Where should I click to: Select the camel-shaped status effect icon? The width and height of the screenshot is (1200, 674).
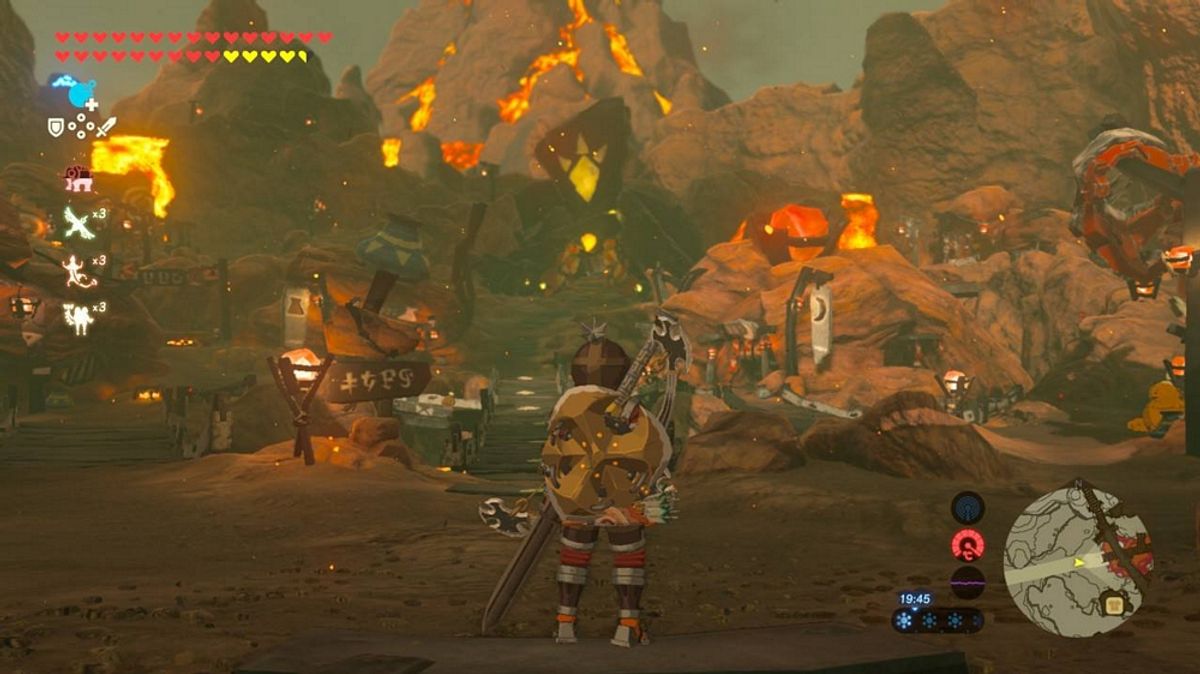78,317
